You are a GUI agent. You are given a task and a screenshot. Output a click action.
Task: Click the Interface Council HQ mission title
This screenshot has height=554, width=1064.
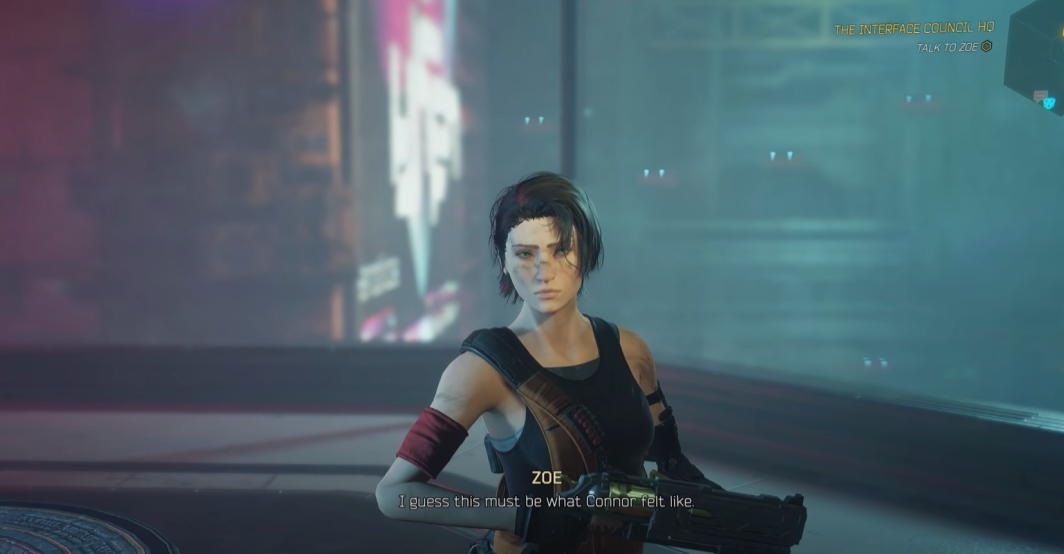tap(913, 30)
